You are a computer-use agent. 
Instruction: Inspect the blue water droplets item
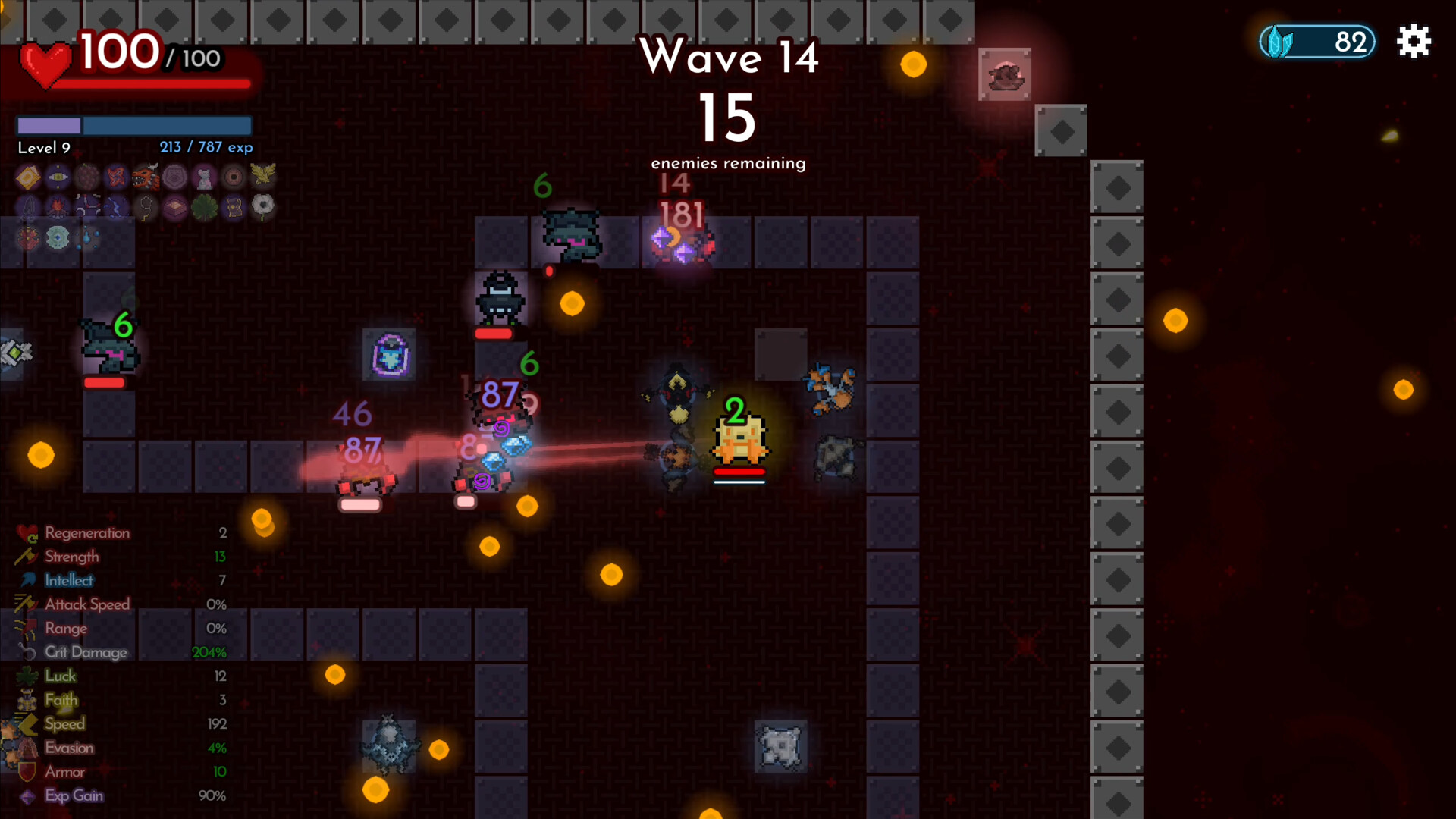tap(87, 237)
